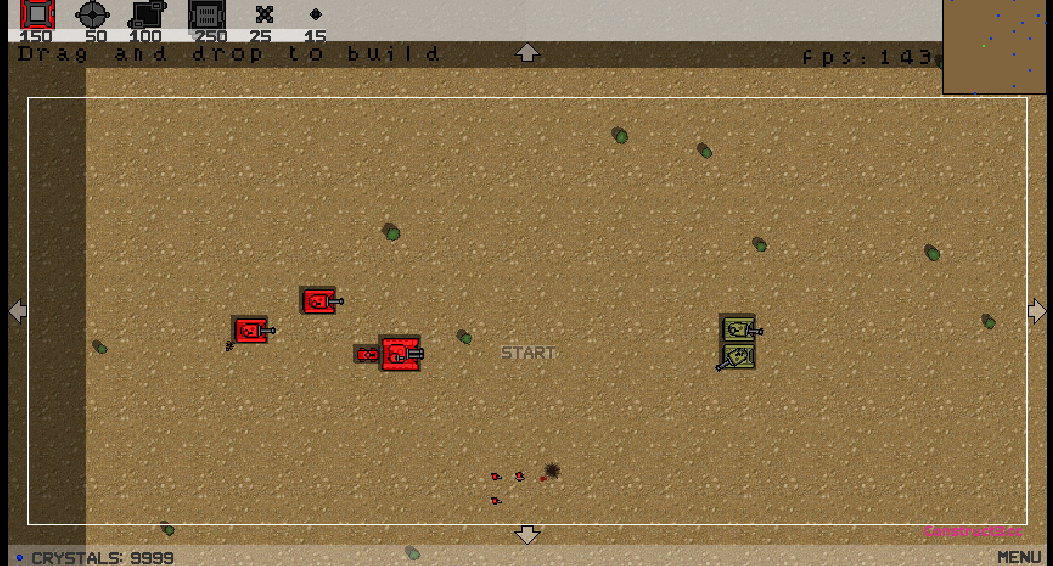Choose the small diamond item costing 15
The width and height of the screenshot is (1053, 566).
pyautogui.click(x=316, y=14)
